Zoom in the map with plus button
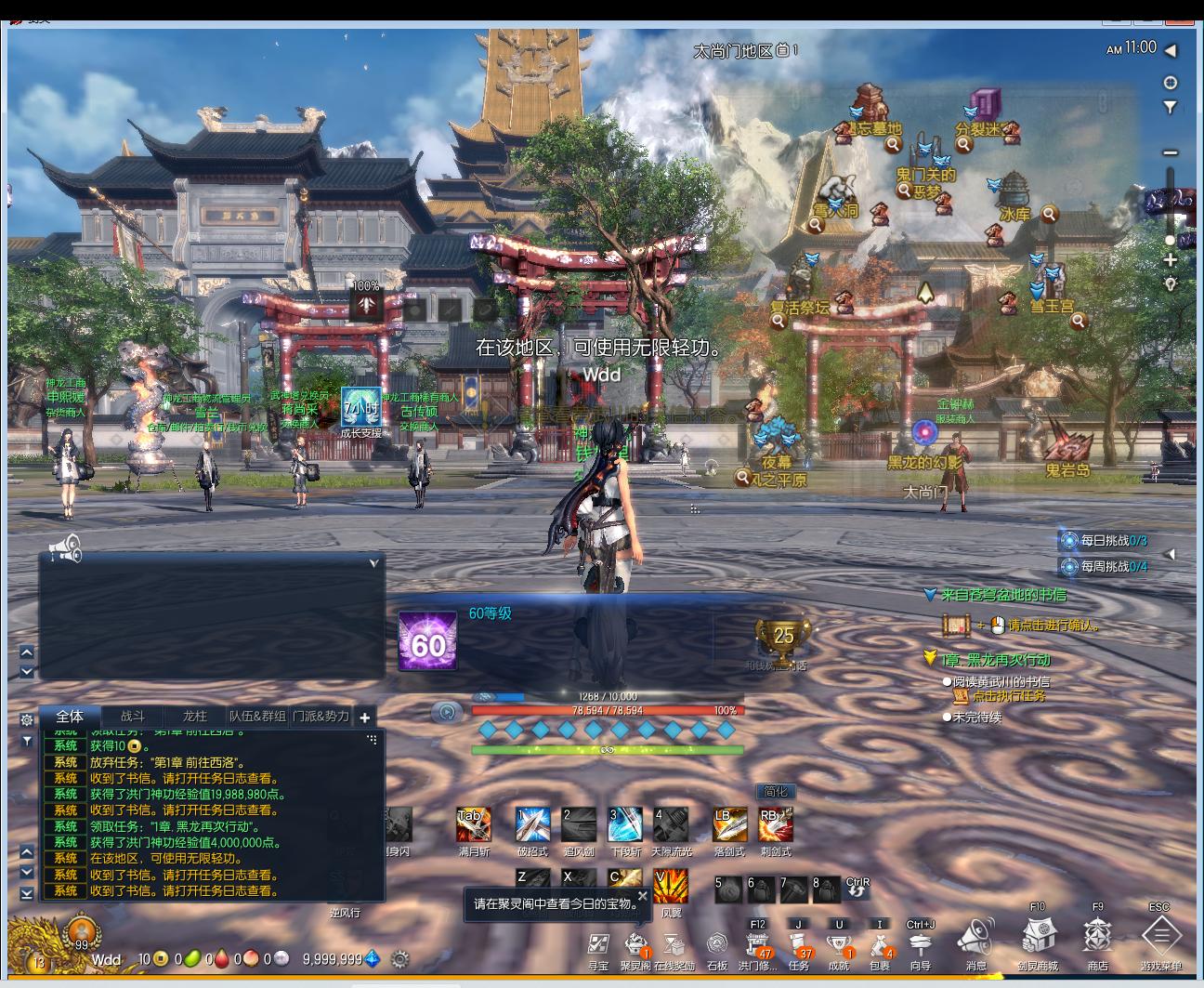 [x=1170, y=260]
